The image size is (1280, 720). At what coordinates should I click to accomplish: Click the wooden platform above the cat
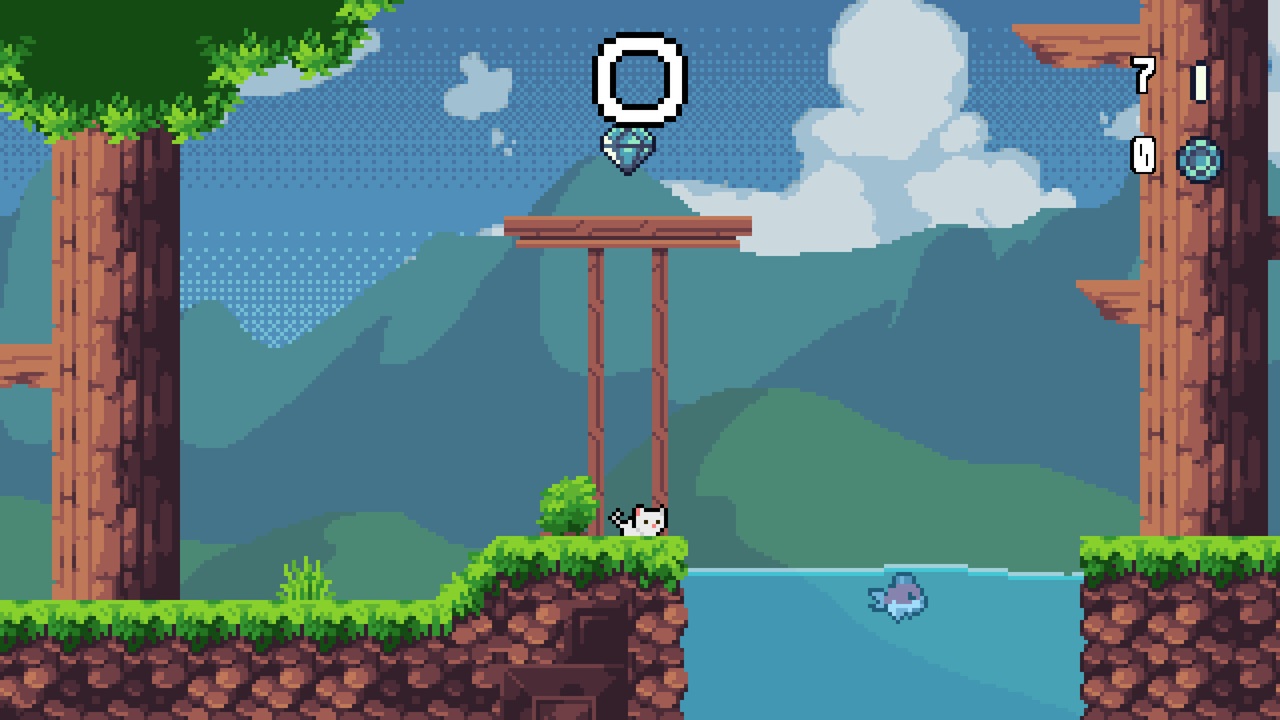(628, 228)
